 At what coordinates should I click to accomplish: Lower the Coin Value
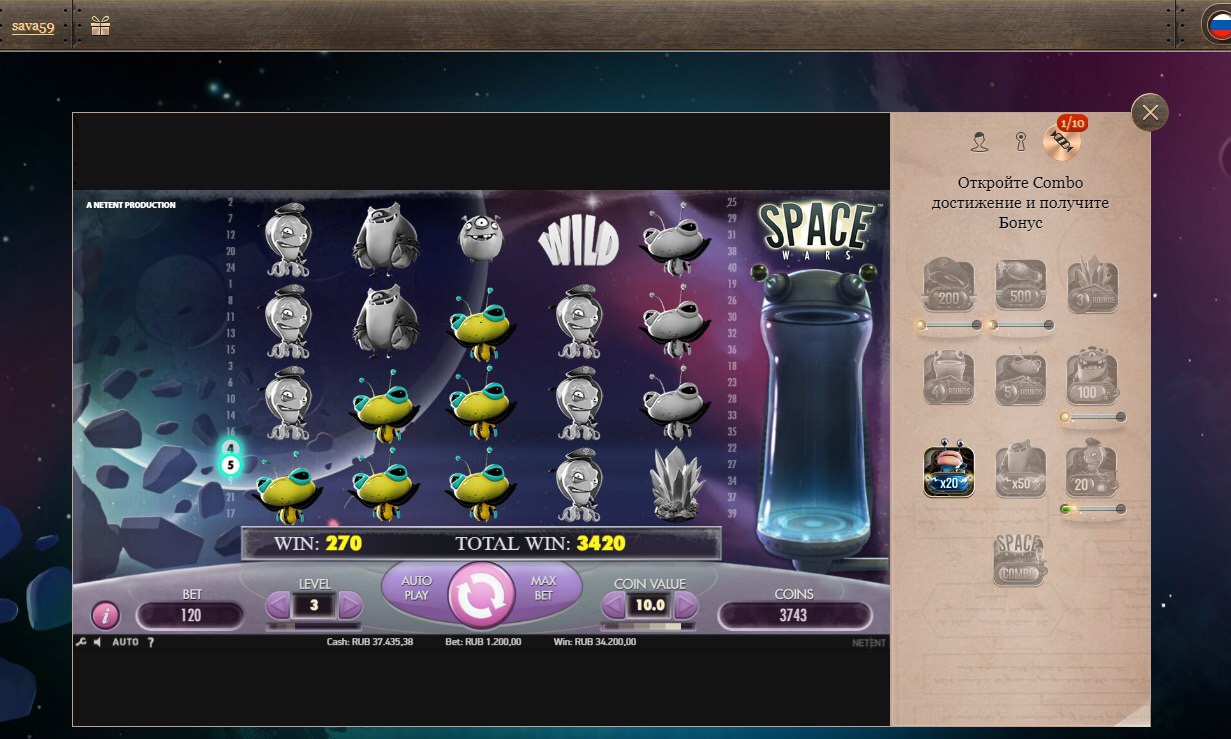click(x=613, y=605)
